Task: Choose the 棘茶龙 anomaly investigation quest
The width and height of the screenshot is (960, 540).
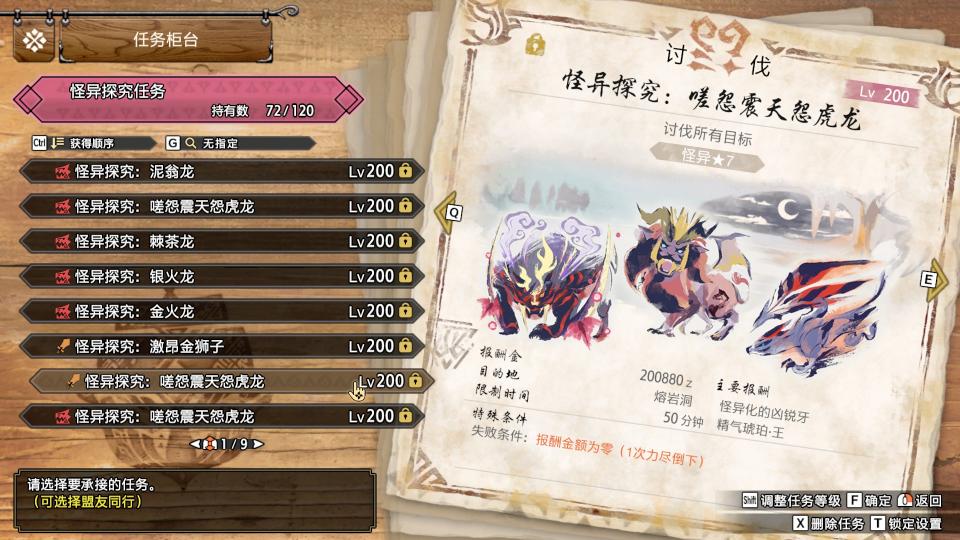Action: click(x=222, y=241)
